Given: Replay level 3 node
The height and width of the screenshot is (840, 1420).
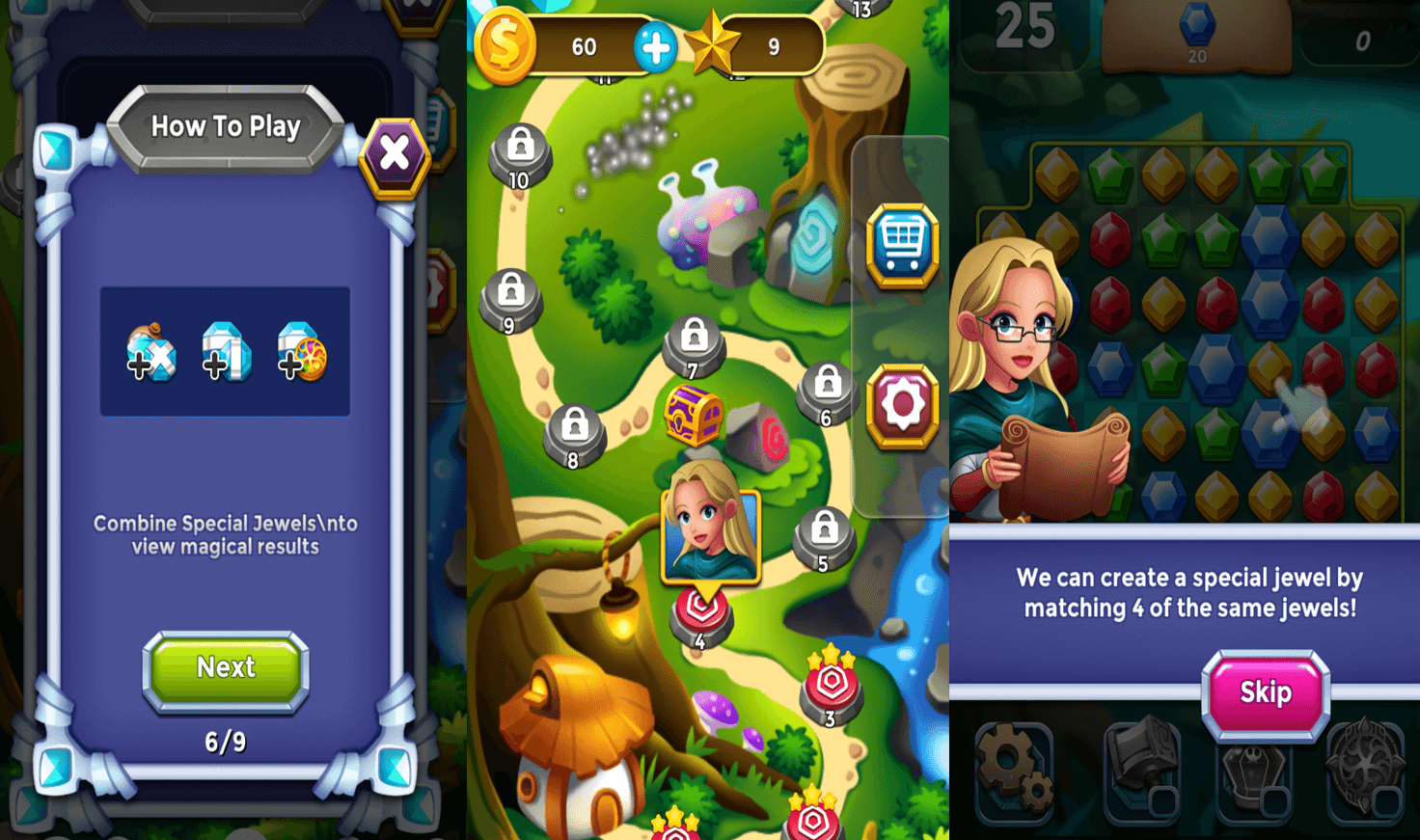Looking at the screenshot, I should click(x=831, y=688).
